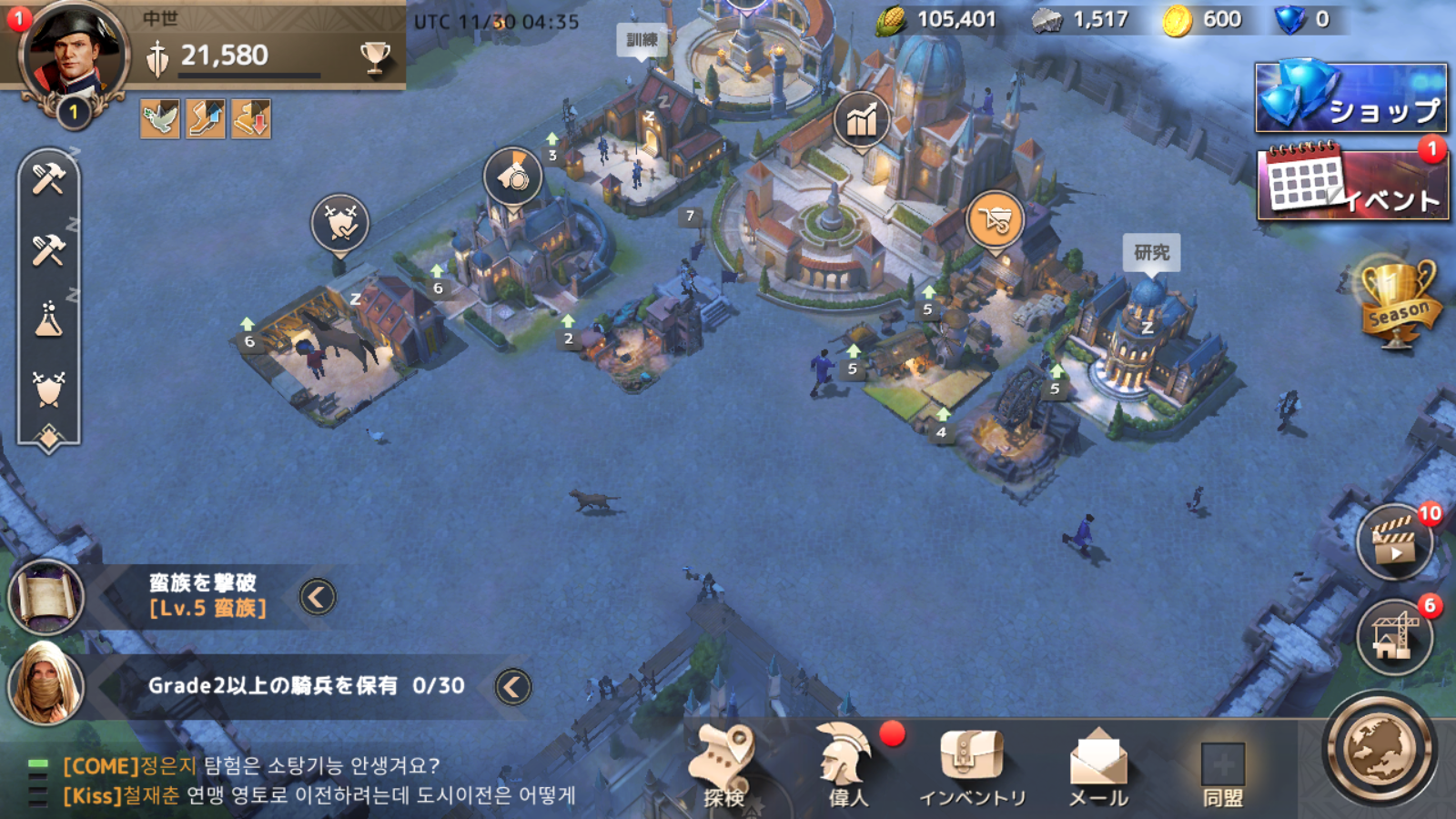Viewport: 1456px width, 819px height.
Task: Collapse the Grade2 cavalry quest arrow
Action: pyautogui.click(x=512, y=687)
